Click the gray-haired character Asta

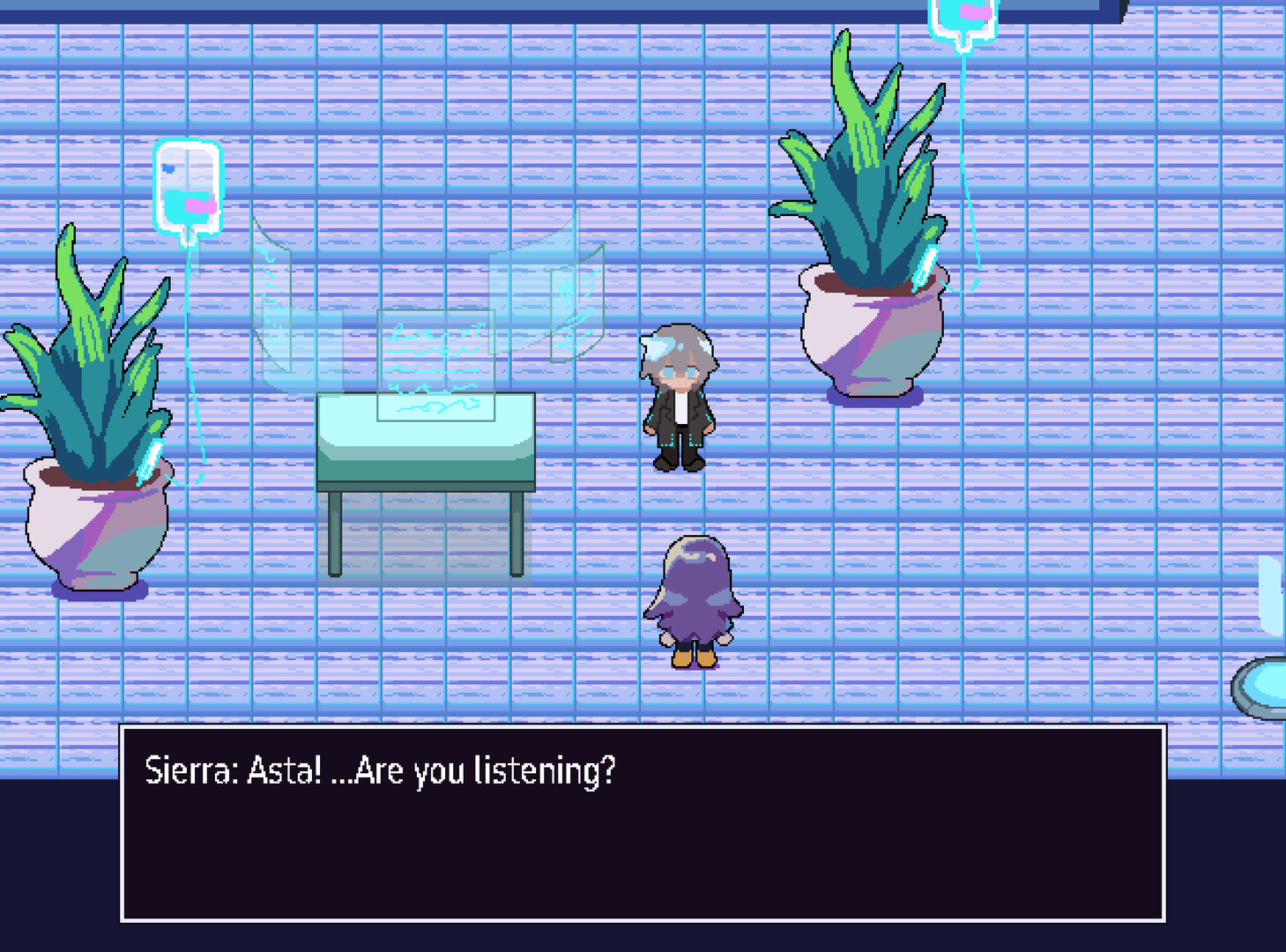point(679,397)
